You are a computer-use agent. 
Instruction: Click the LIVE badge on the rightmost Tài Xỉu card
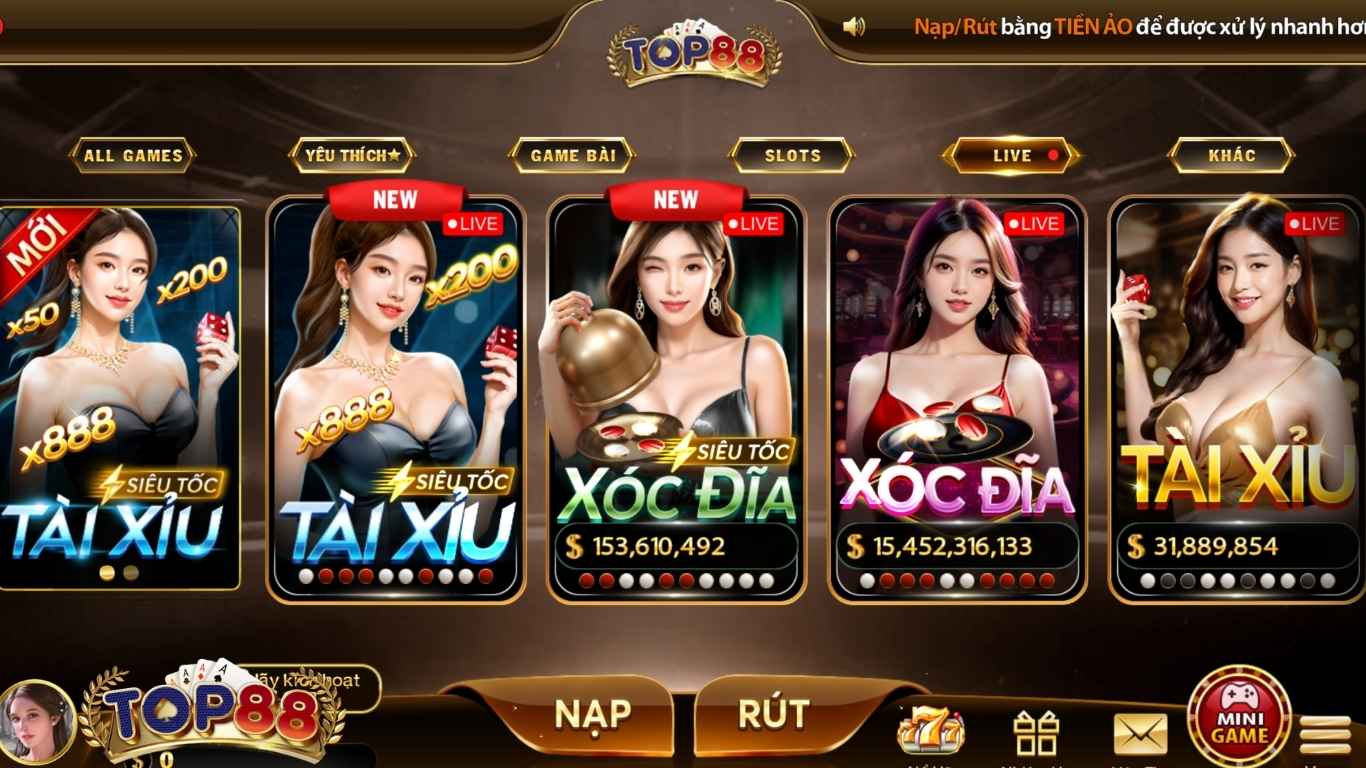(1316, 222)
